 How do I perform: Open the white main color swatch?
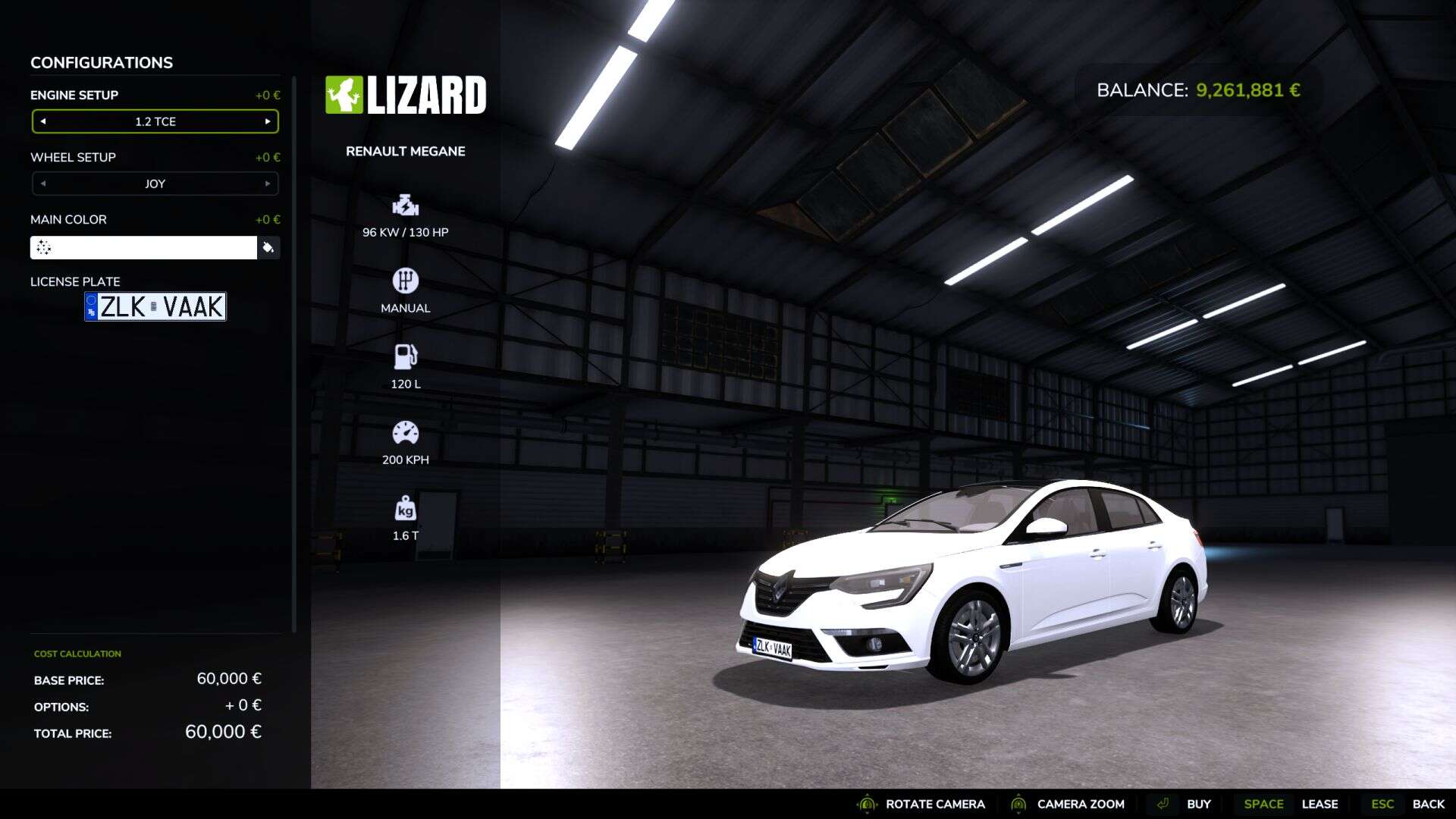click(x=144, y=247)
